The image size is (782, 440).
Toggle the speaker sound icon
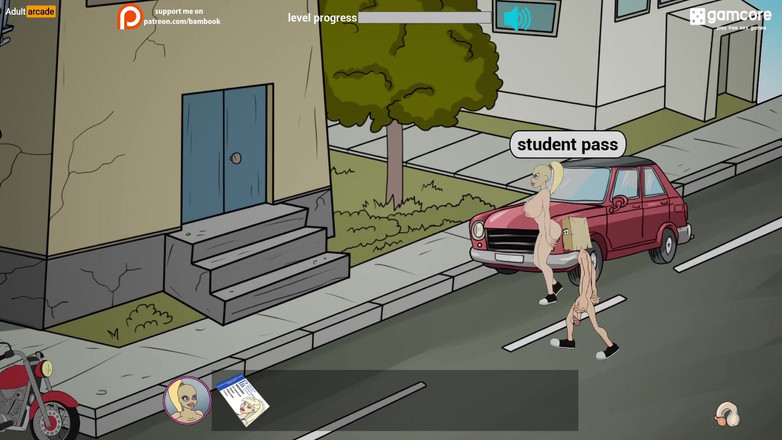(516, 17)
